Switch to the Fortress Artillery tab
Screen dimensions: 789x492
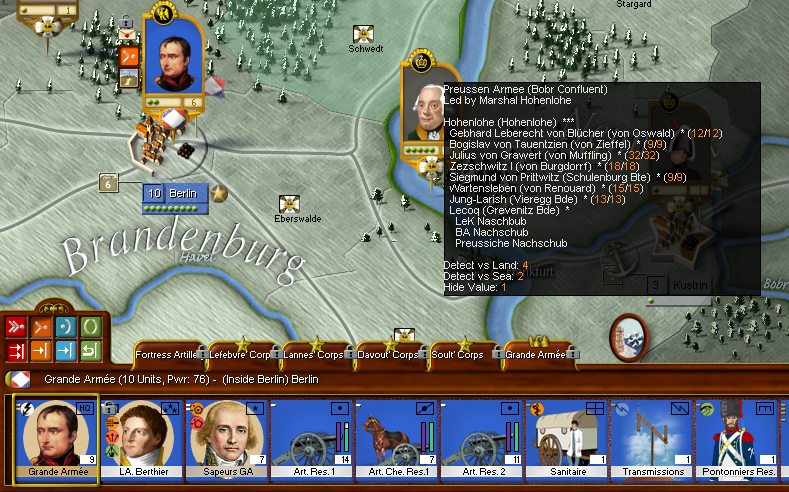tap(166, 355)
